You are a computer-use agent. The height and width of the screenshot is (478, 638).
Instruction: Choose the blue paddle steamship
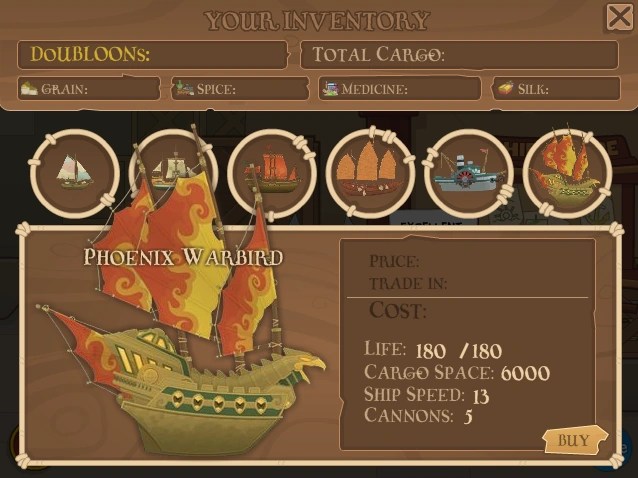click(x=468, y=172)
